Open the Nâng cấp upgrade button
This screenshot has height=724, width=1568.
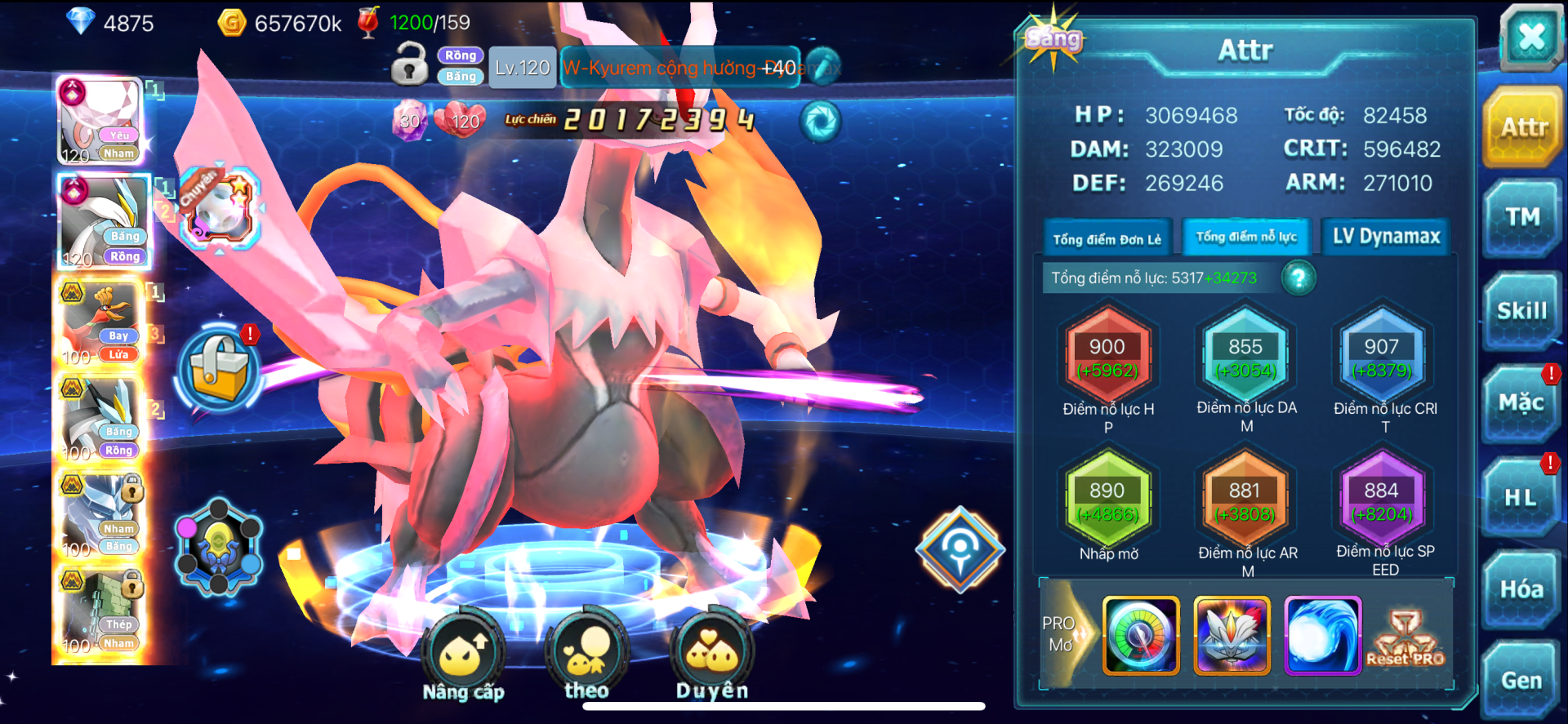(464, 655)
